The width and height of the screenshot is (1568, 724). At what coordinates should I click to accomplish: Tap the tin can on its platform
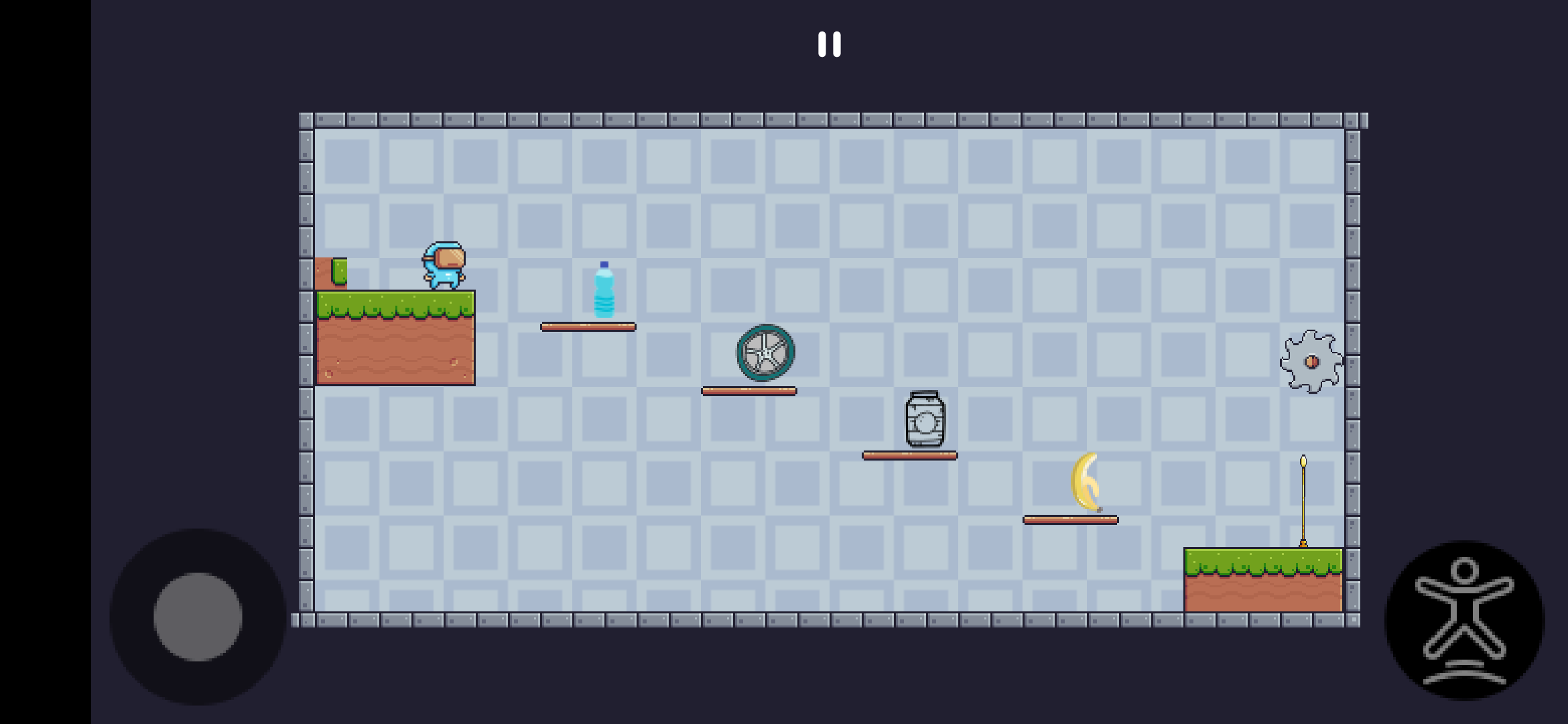click(925, 422)
